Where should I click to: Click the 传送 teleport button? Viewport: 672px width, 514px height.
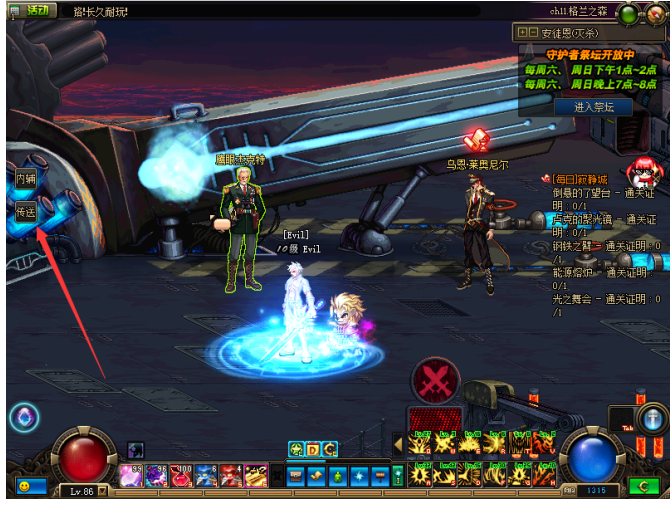[25, 212]
